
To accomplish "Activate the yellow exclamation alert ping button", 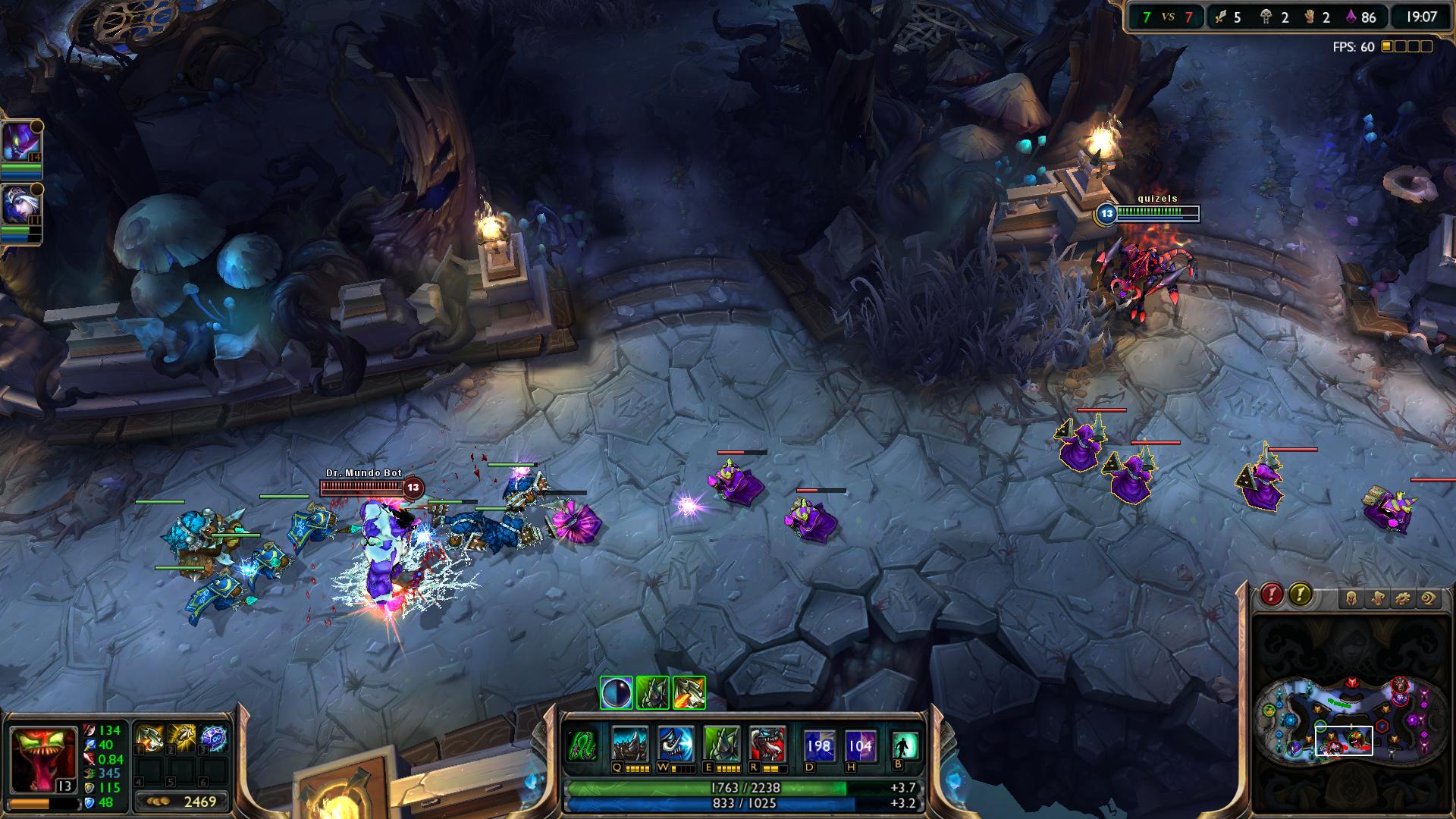I will [x=1300, y=595].
